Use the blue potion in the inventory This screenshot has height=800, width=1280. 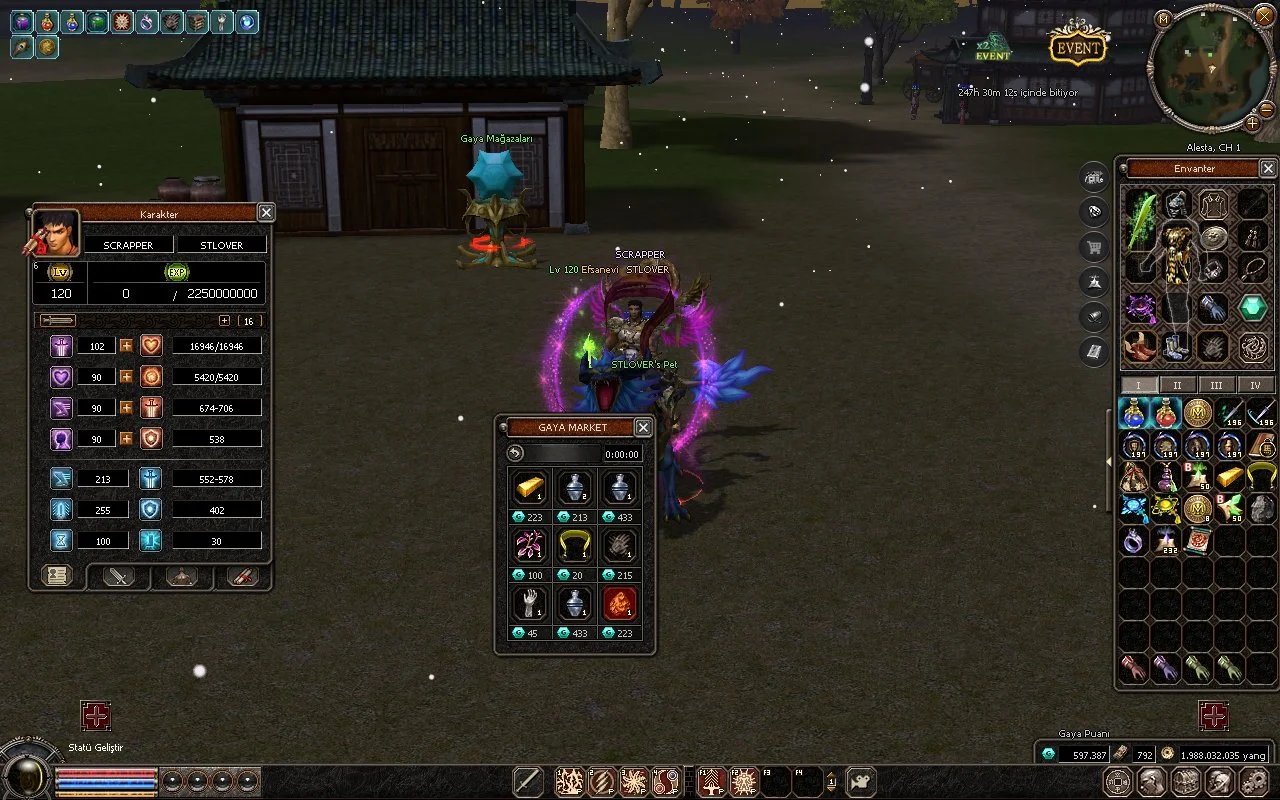pos(1133,412)
